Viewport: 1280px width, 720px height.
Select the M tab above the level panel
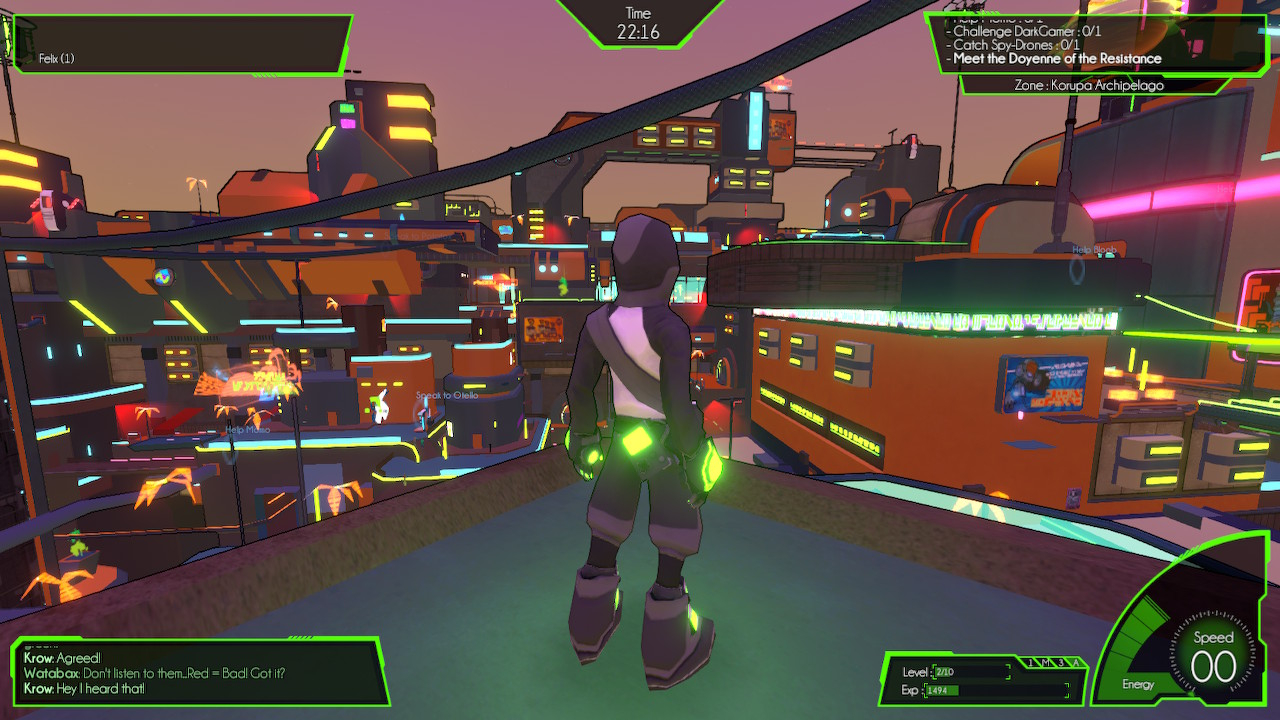pos(1043,663)
